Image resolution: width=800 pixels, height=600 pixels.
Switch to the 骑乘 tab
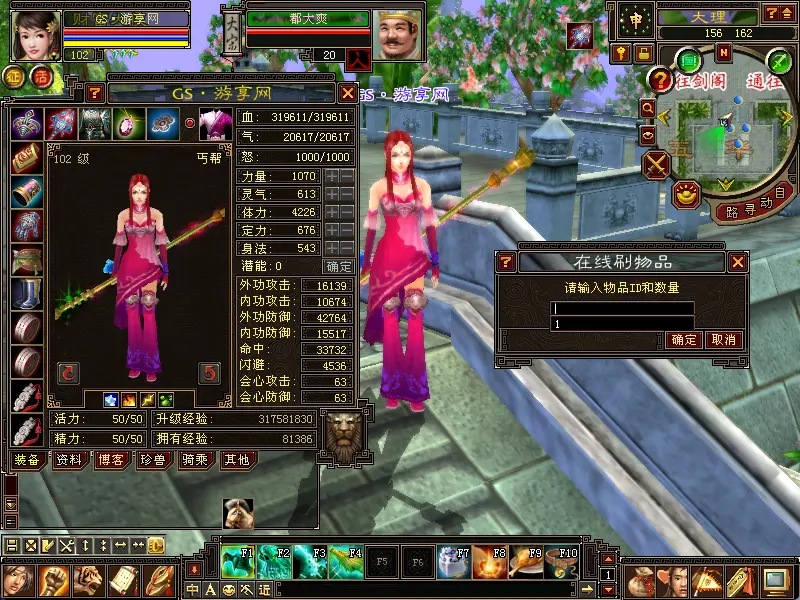point(194,460)
